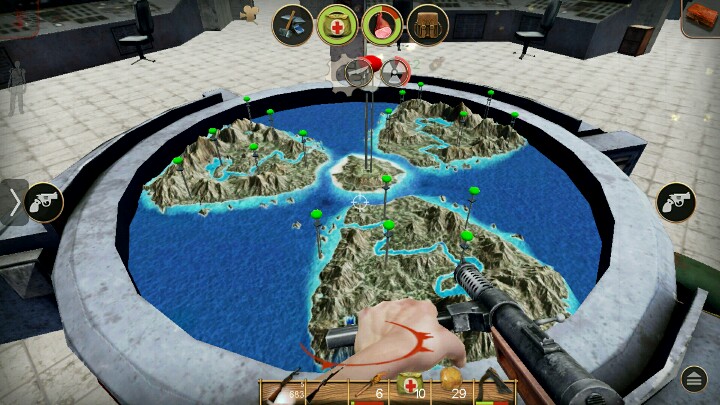Open the crafting tools menu icon

293,24
